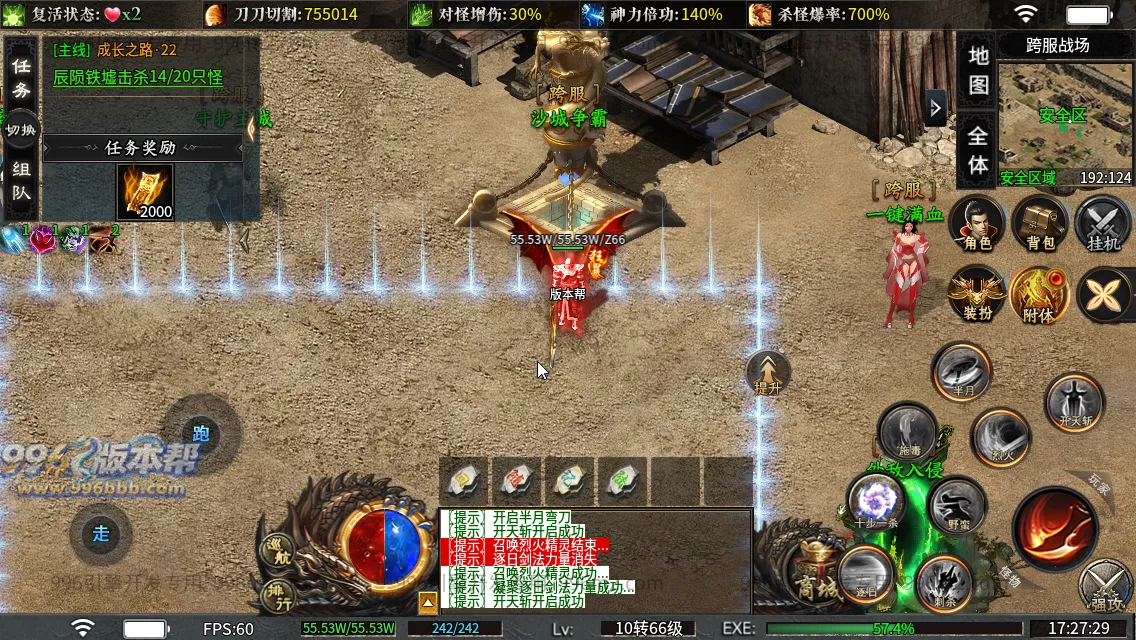Open the 任务 quest tab
Image resolution: width=1136 pixels, height=640 pixels.
tap(21, 77)
